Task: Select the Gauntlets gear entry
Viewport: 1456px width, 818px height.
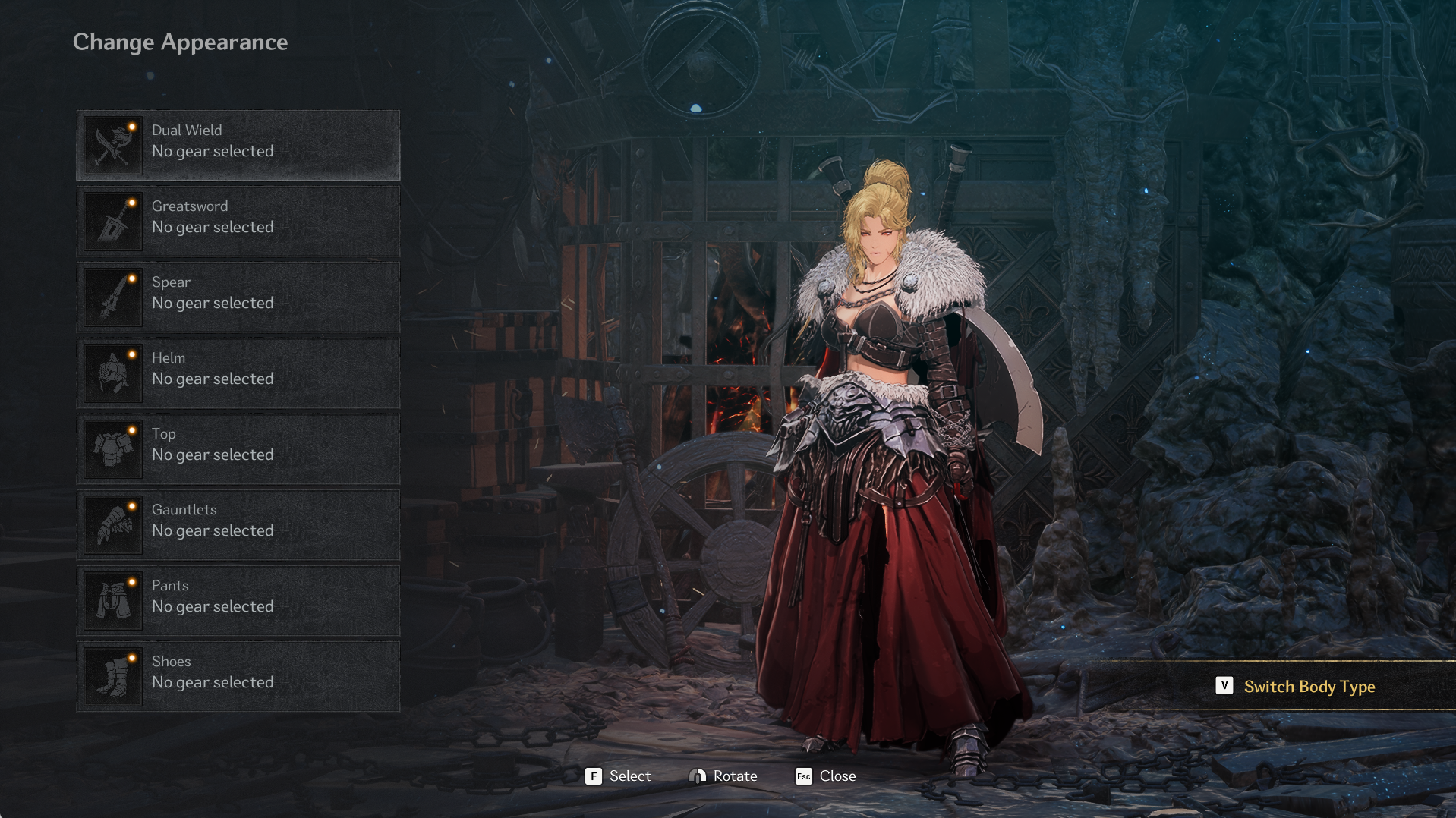Action: 238,524
